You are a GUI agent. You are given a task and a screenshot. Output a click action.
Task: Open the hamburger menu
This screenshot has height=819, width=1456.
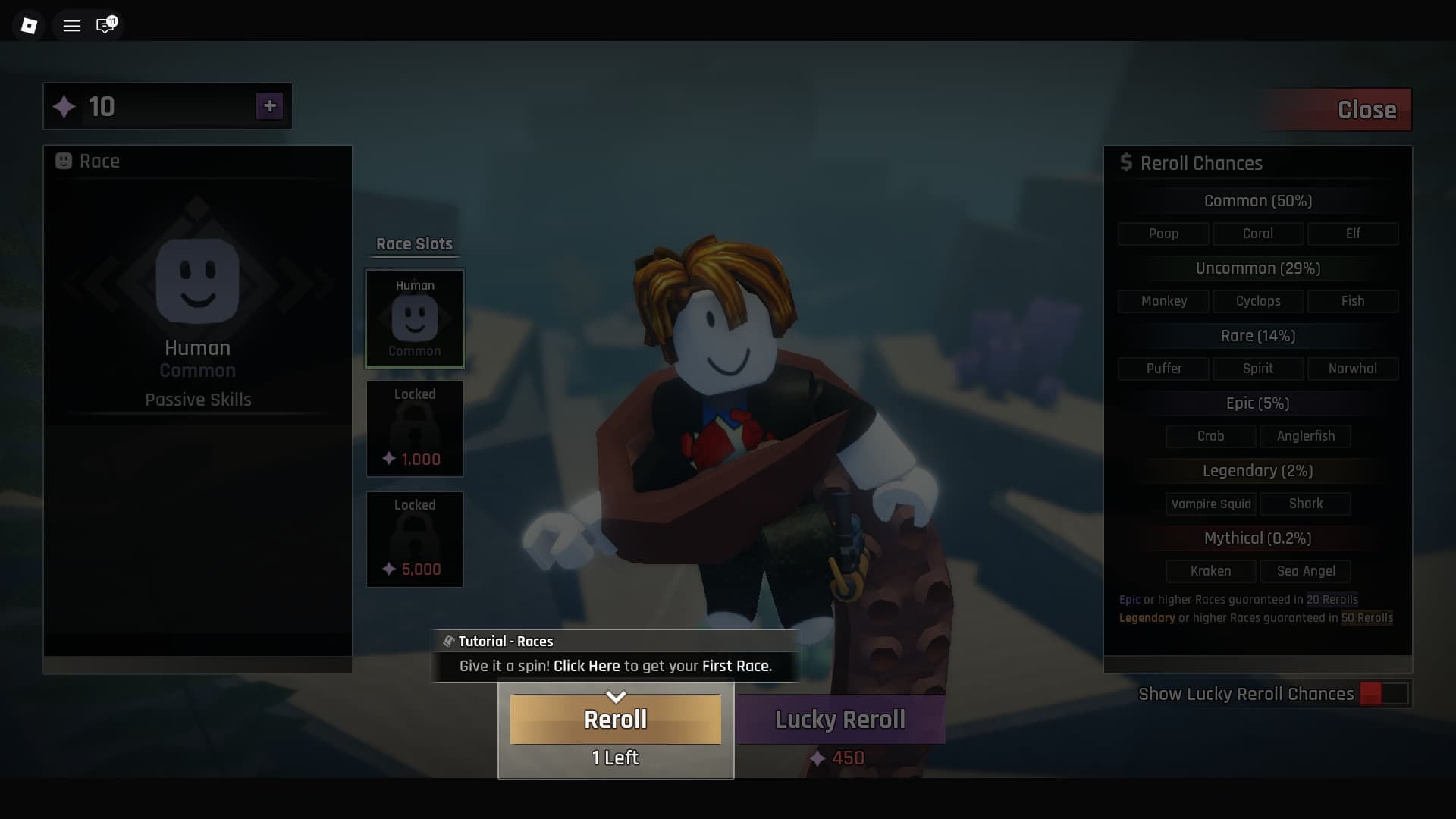pos(71,24)
